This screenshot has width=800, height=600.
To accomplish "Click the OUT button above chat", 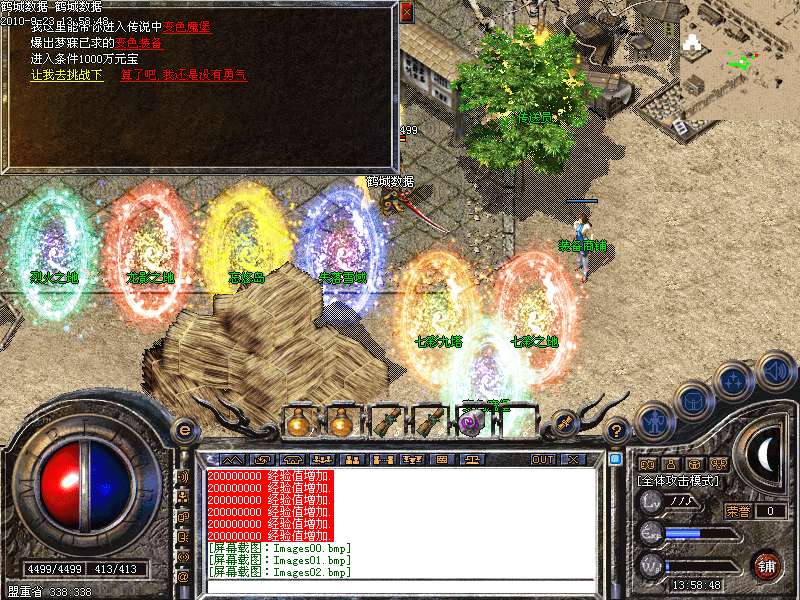I will pos(543,460).
